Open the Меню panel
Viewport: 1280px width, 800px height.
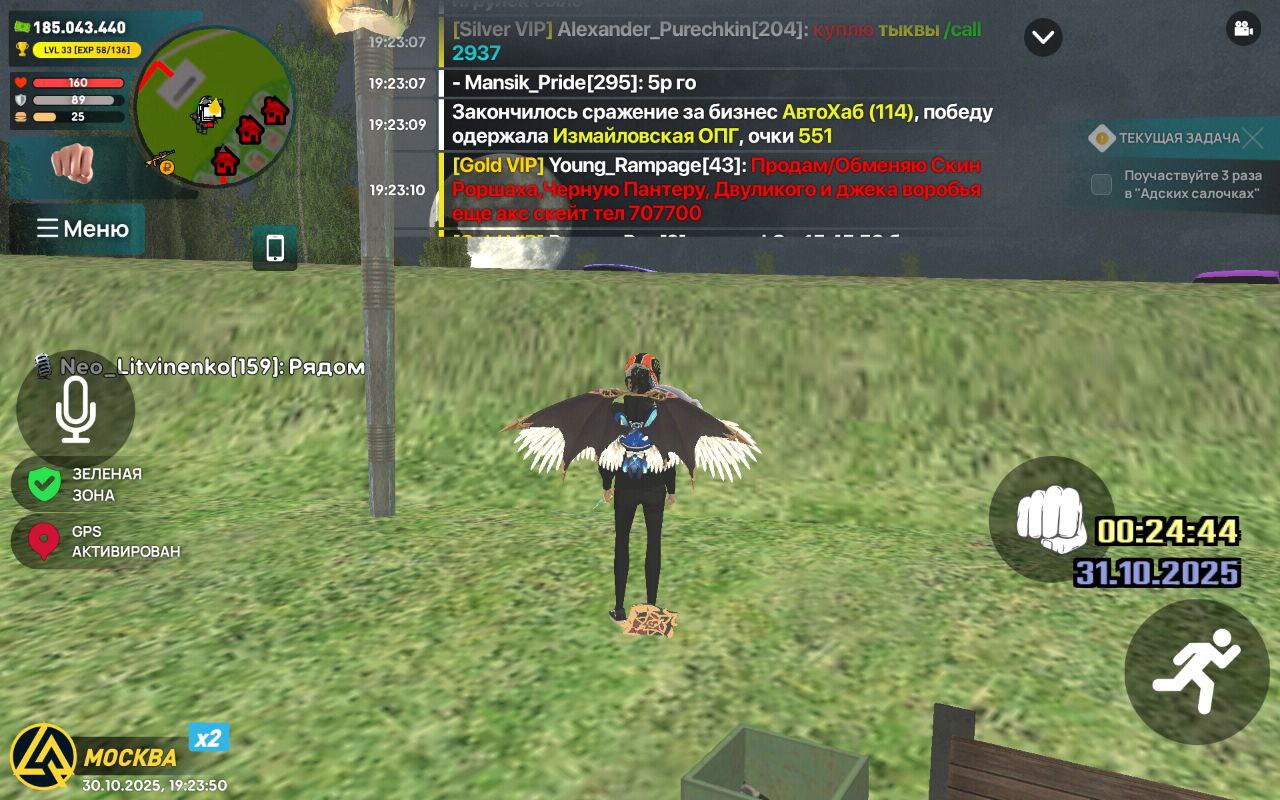[x=78, y=229]
